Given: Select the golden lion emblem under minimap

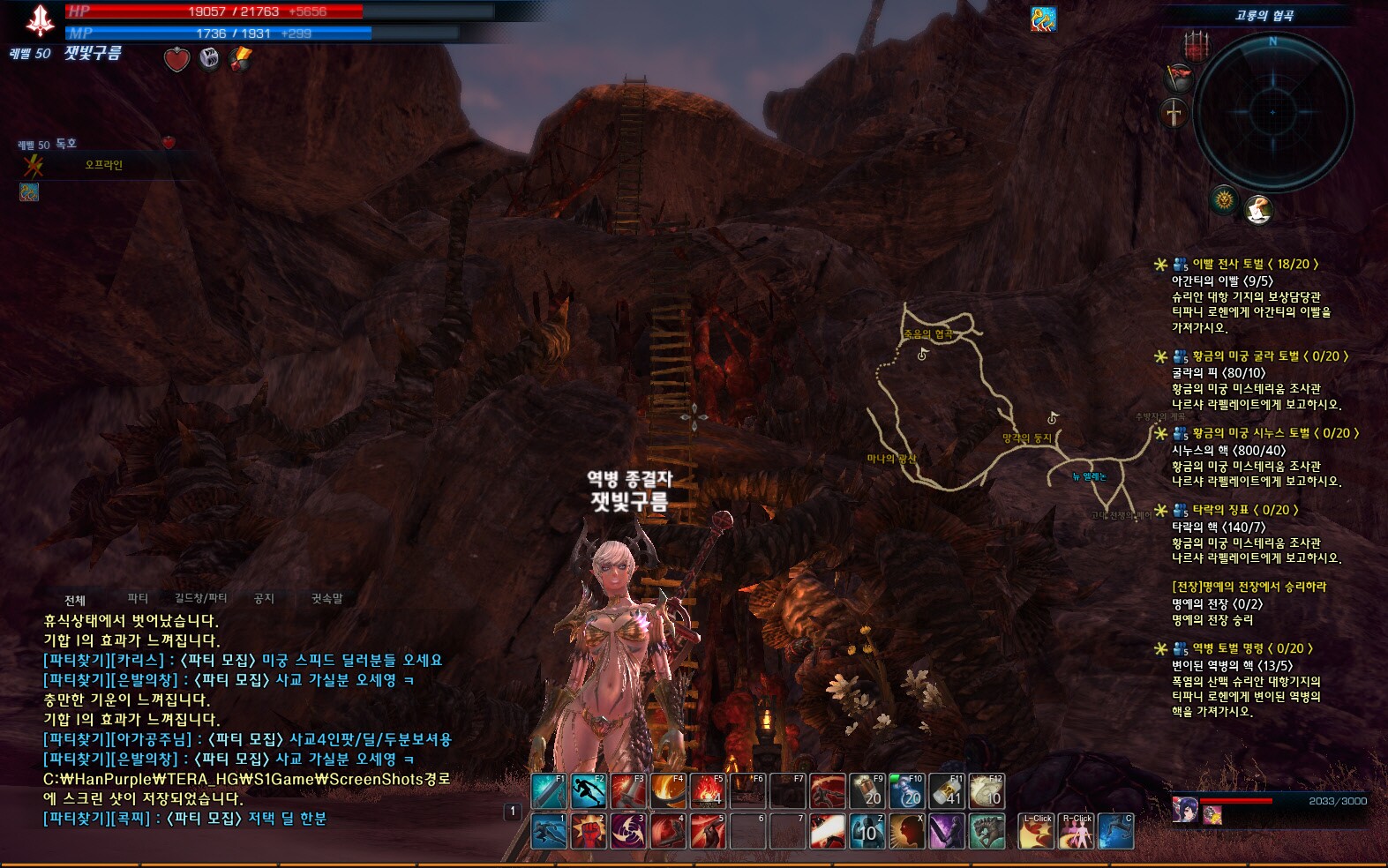Looking at the screenshot, I should (x=1224, y=201).
